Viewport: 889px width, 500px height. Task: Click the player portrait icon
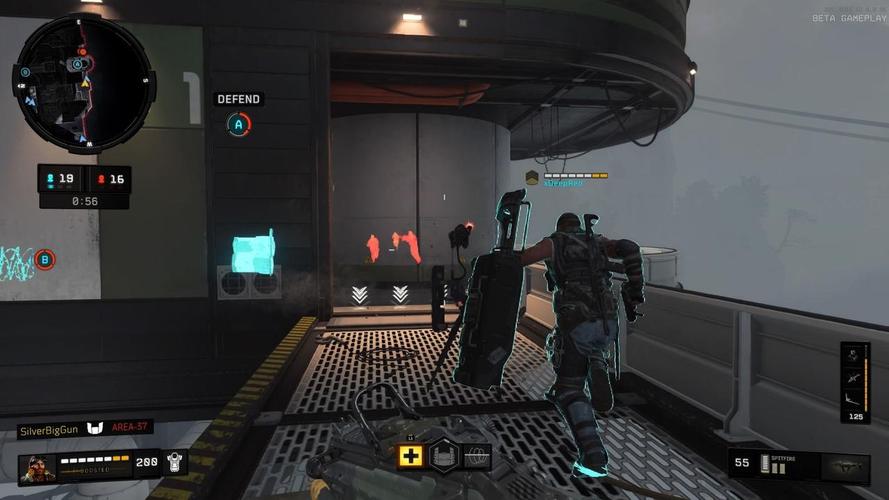tap(37, 467)
